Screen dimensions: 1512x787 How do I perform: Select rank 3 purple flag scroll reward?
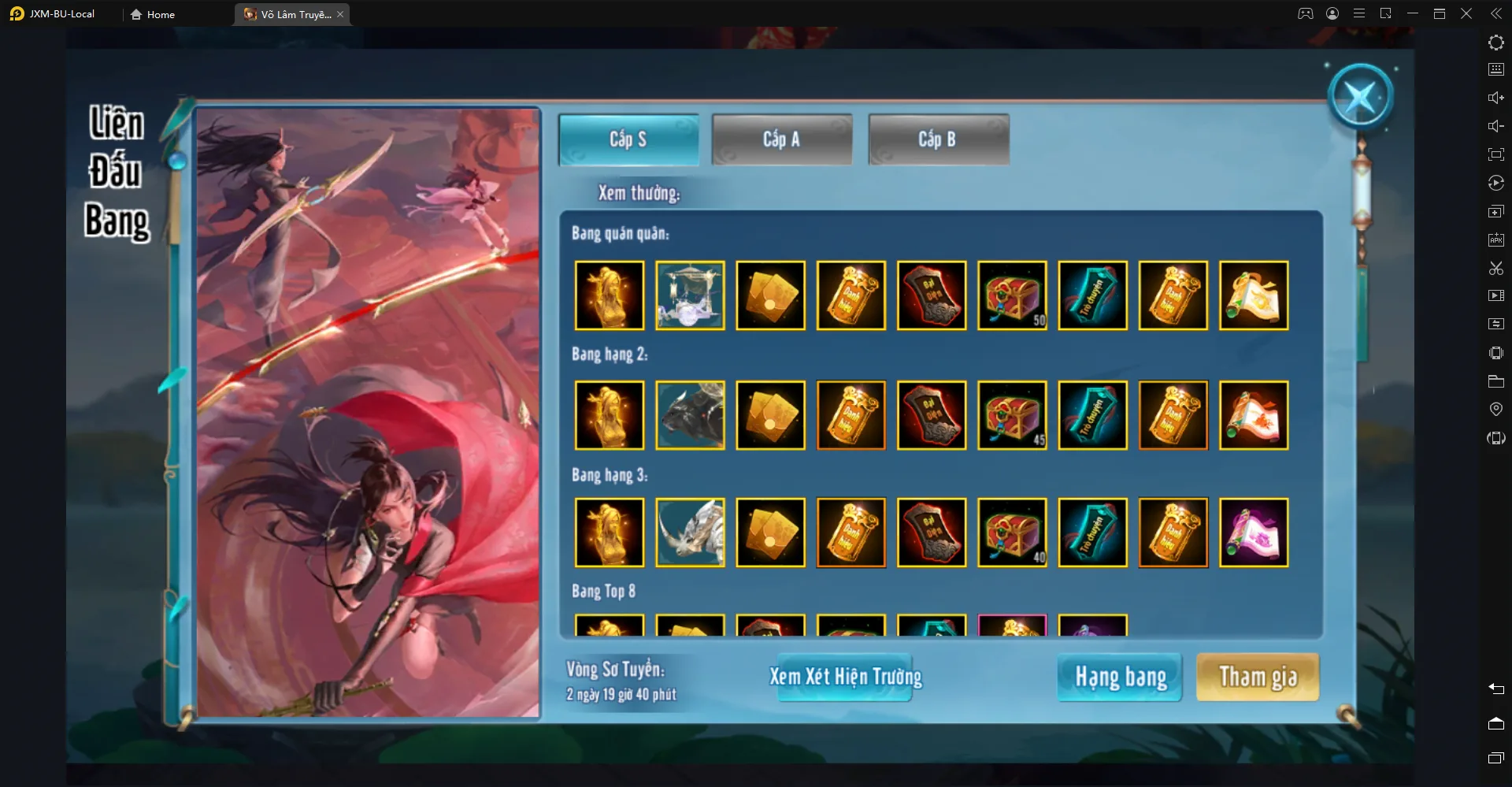[1254, 533]
